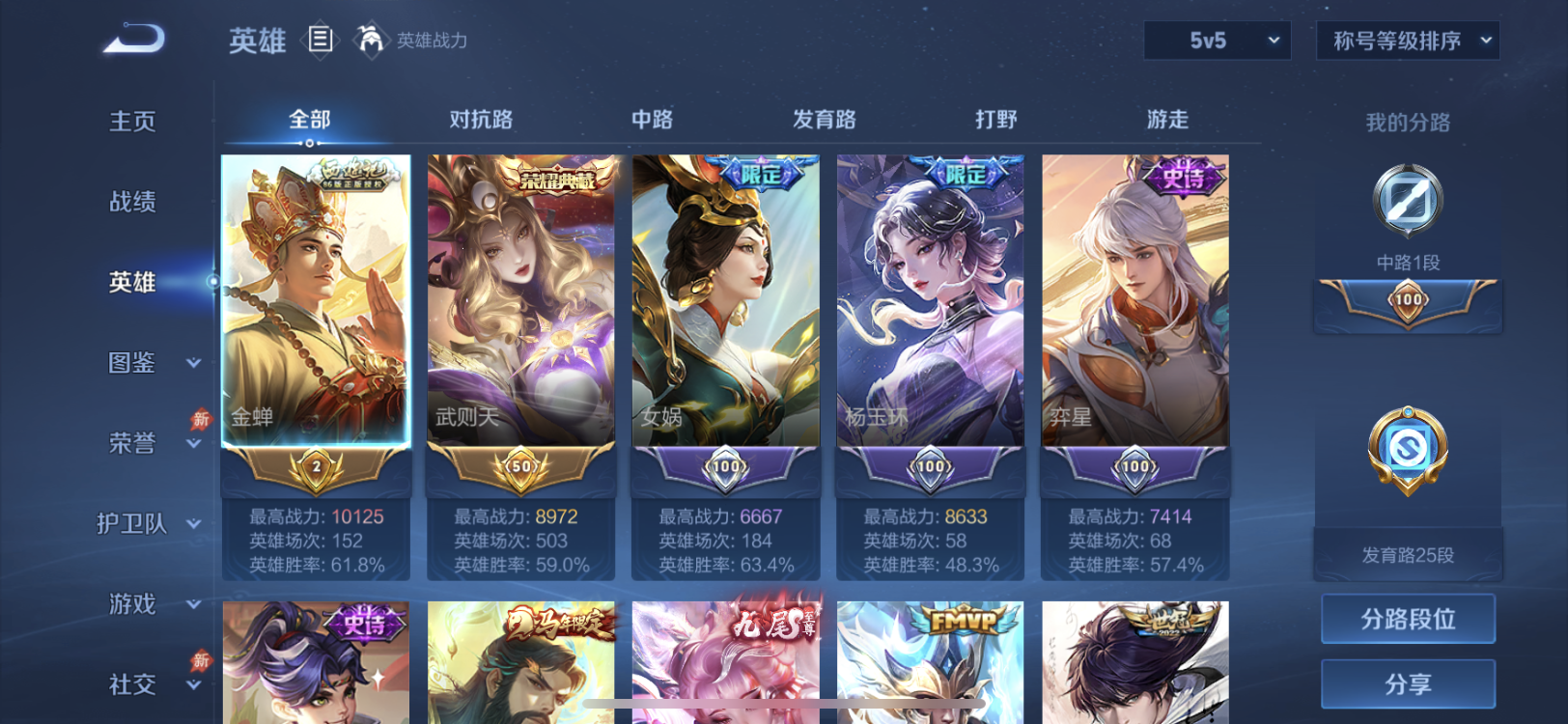The height and width of the screenshot is (724, 1568).
Task: Open the 5v5 mode dropdown
Action: pos(1217,41)
